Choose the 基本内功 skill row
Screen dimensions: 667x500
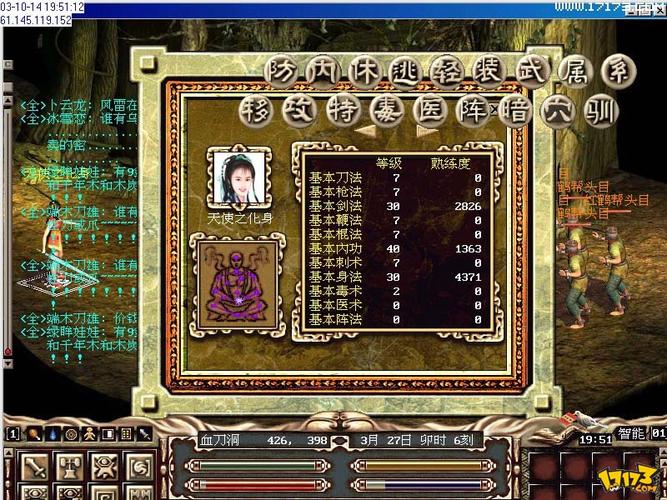point(398,247)
